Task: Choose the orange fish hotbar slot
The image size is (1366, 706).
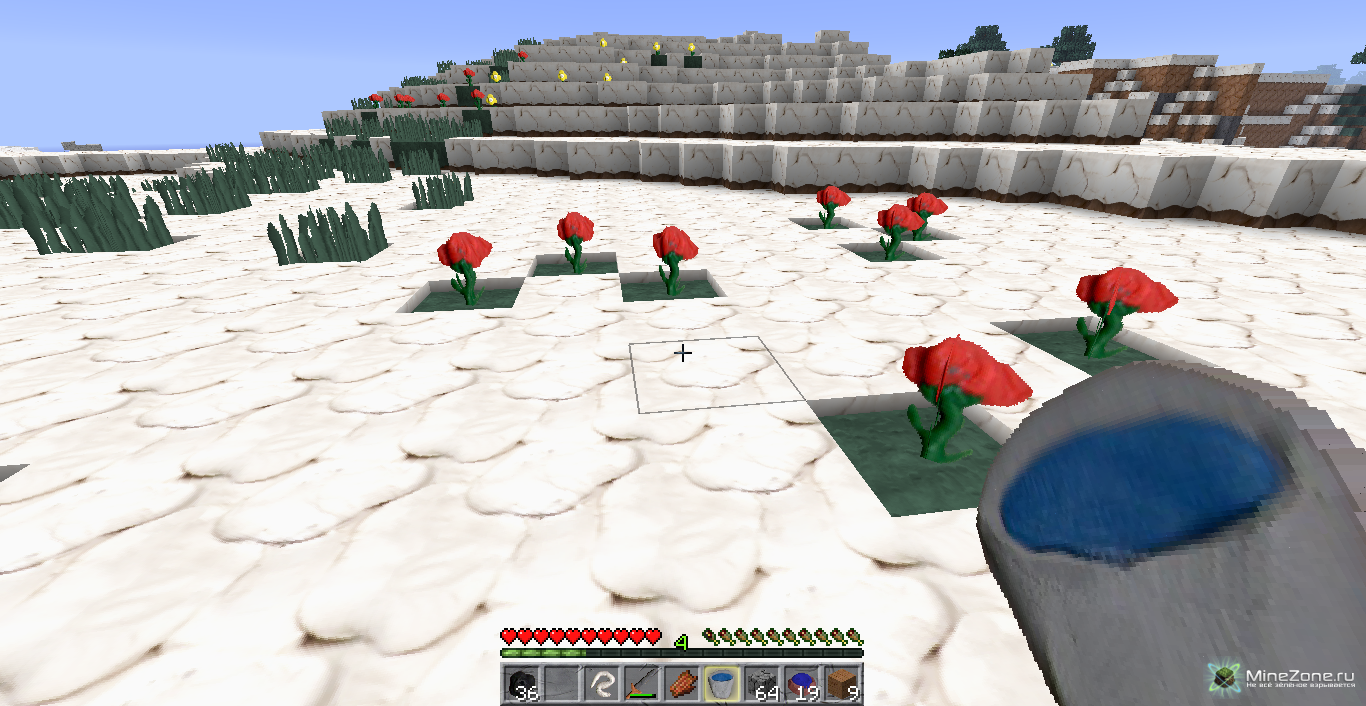Action: click(x=680, y=685)
